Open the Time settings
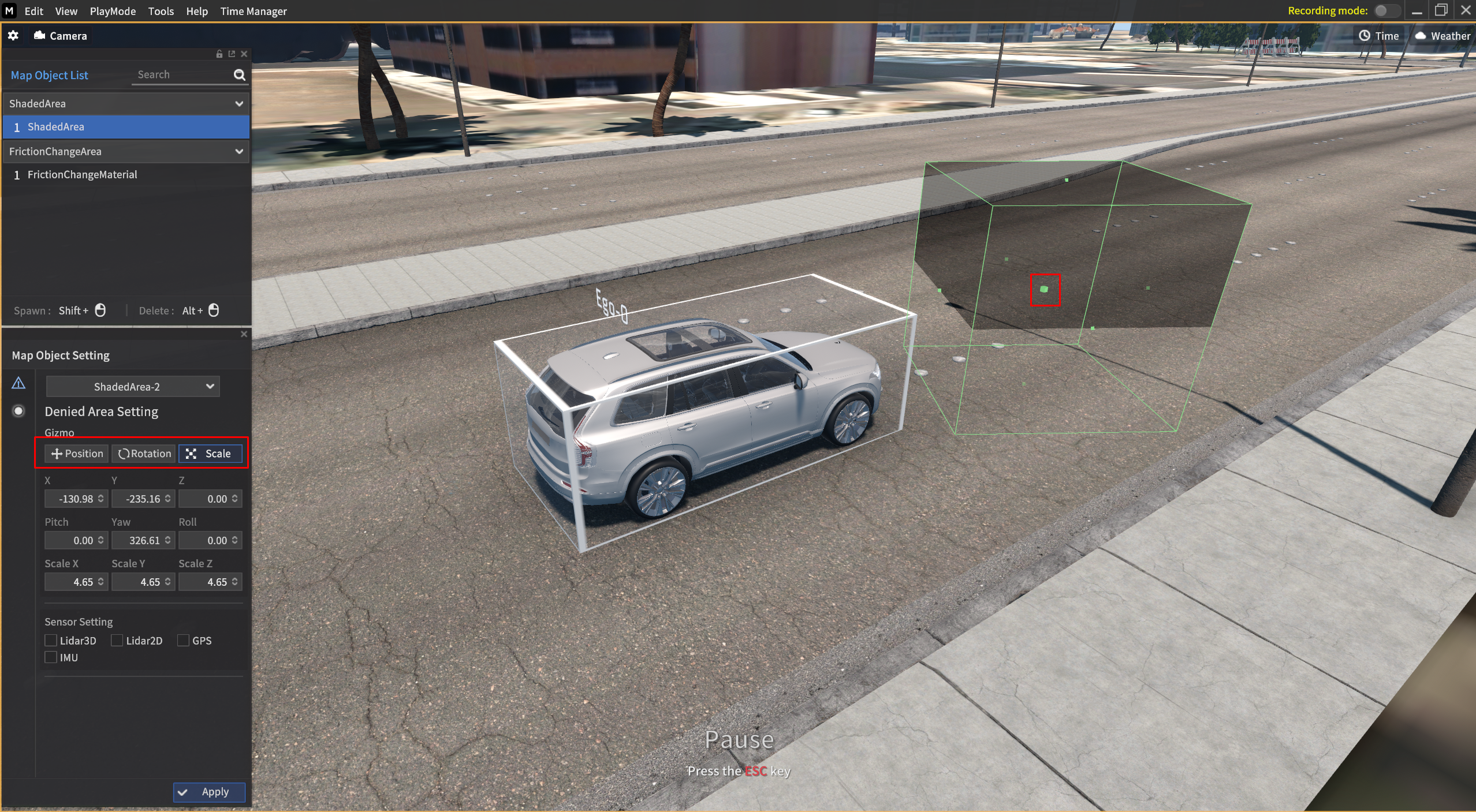The height and width of the screenshot is (812, 1476). point(1378,36)
